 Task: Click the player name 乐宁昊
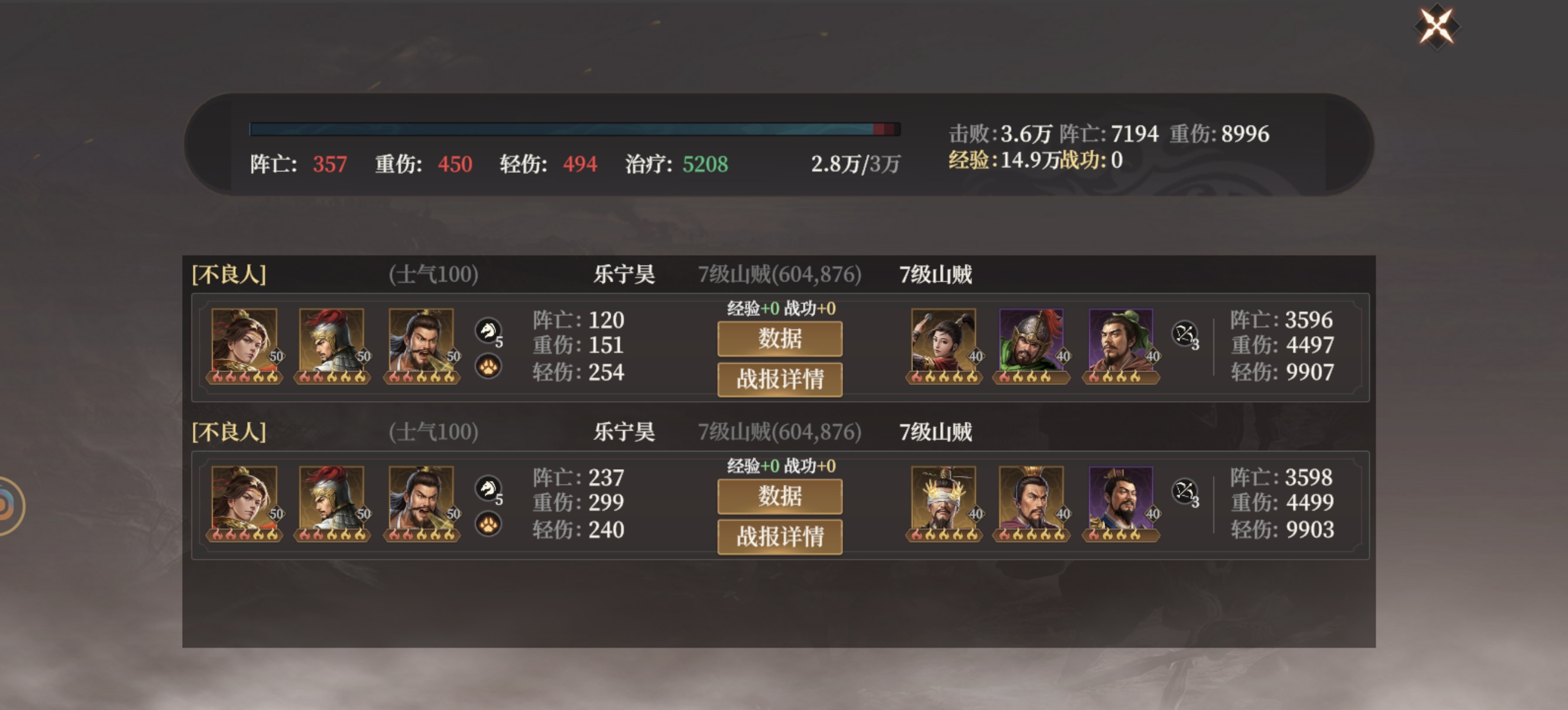pyautogui.click(x=626, y=274)
